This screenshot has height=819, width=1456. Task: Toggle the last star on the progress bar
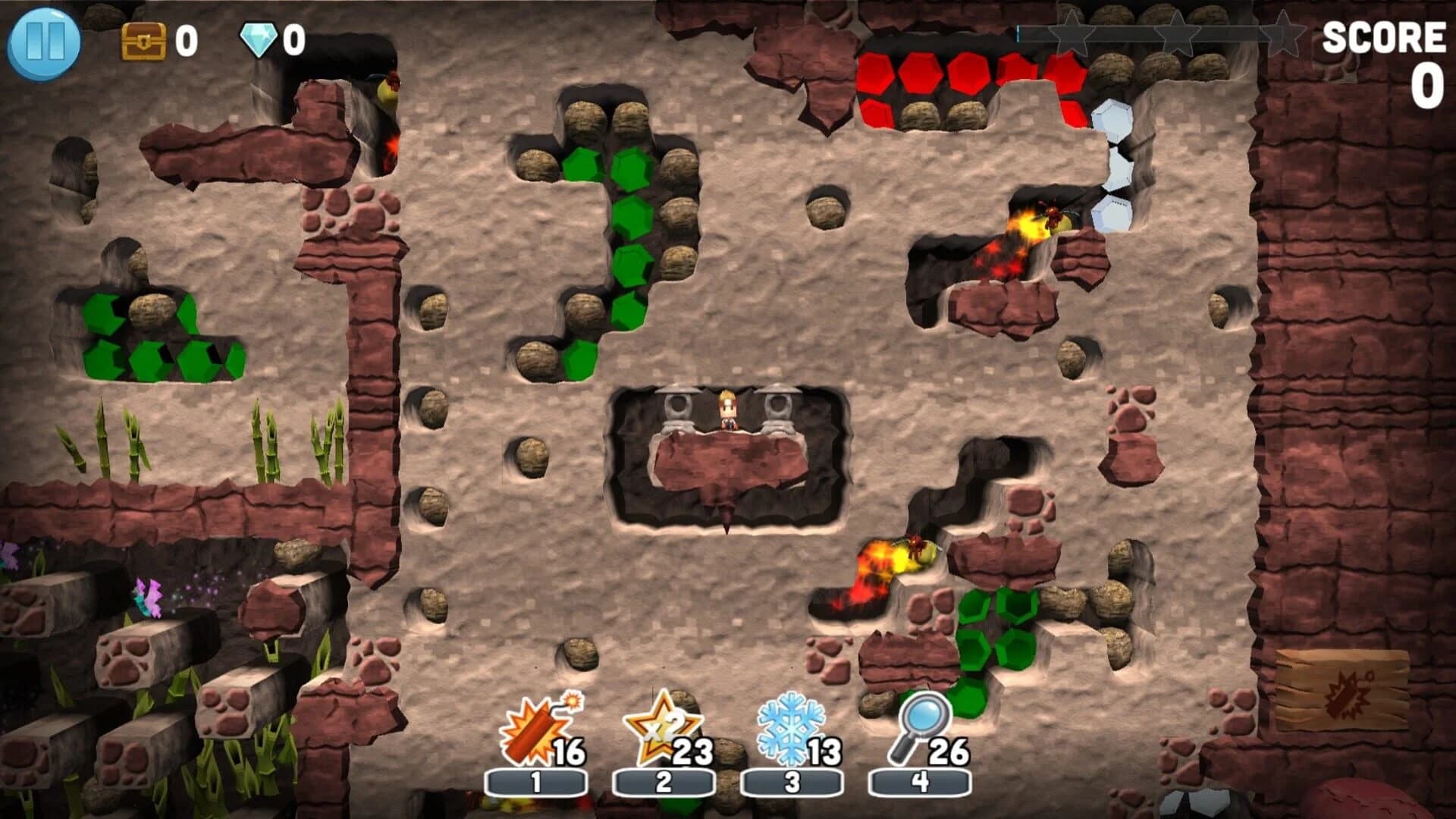pyautogui.click(x=1282, y=34)
